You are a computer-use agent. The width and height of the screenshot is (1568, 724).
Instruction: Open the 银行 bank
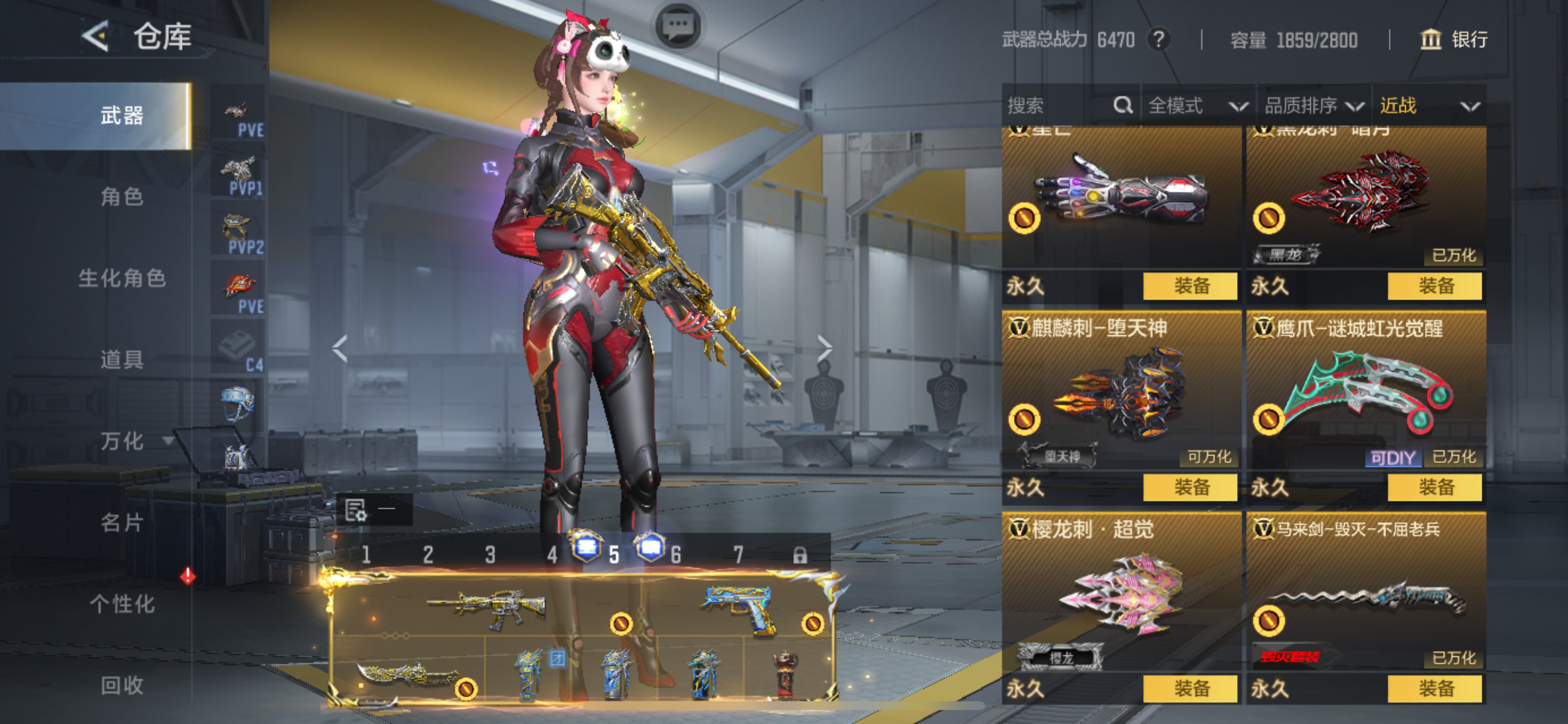1454,40
